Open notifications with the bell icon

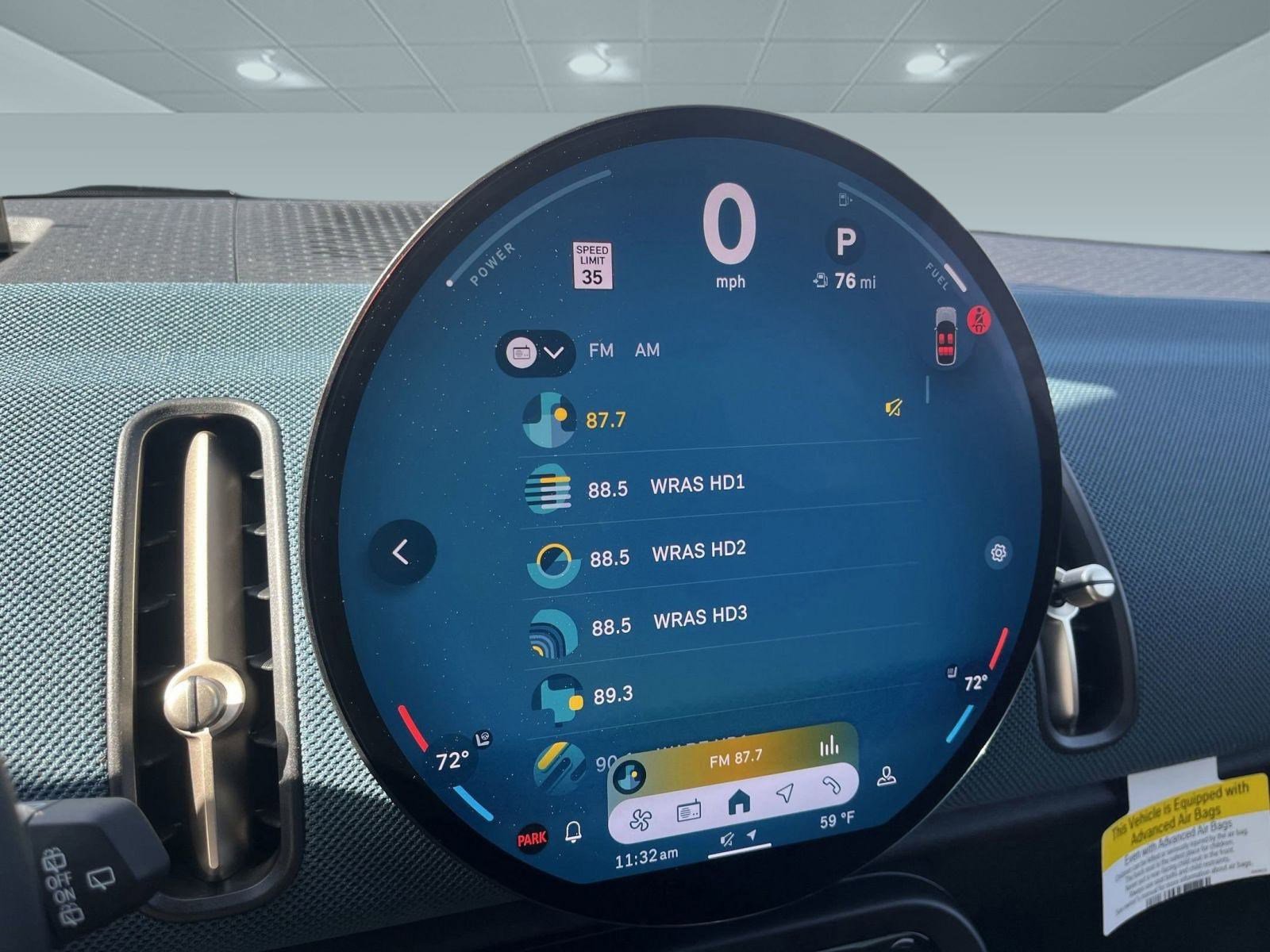573,831
